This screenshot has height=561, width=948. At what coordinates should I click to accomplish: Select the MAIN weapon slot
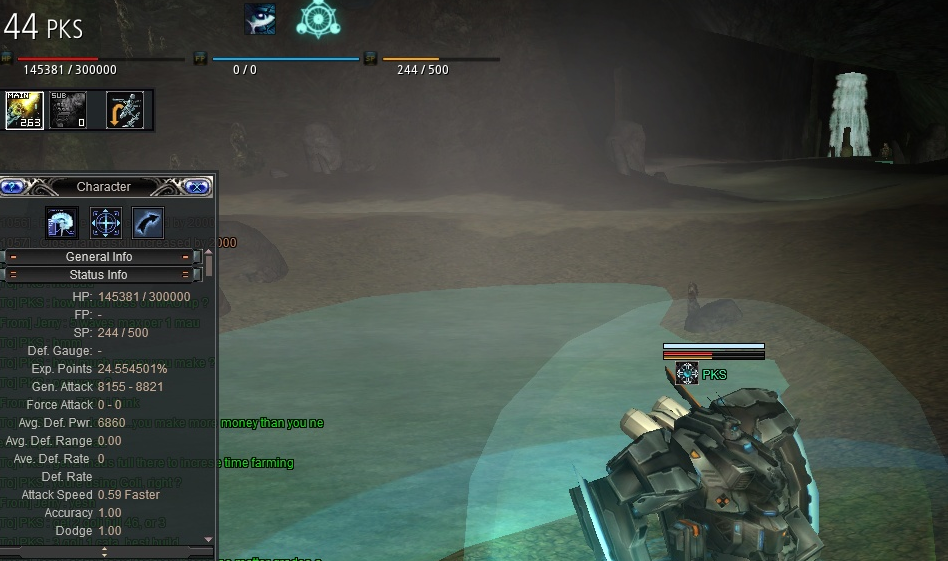point(24,110)
